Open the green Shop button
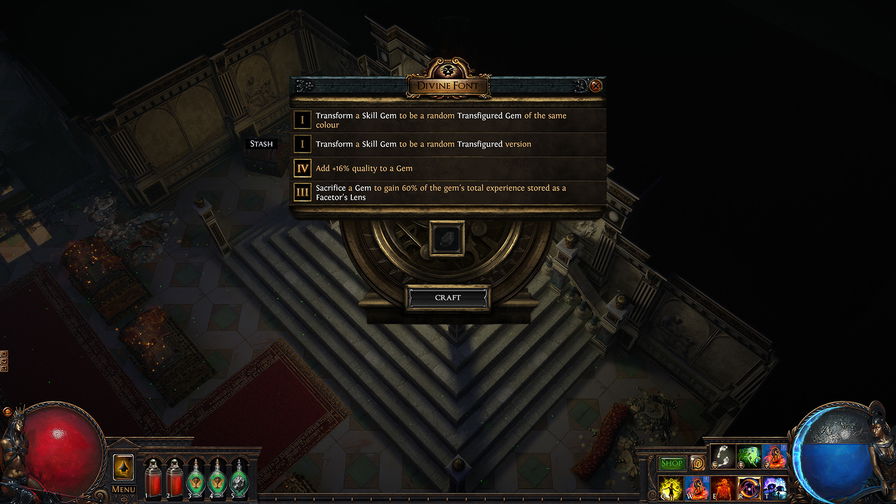The width and height of the screenshot is (896, 504). click(x=671, y=463)
